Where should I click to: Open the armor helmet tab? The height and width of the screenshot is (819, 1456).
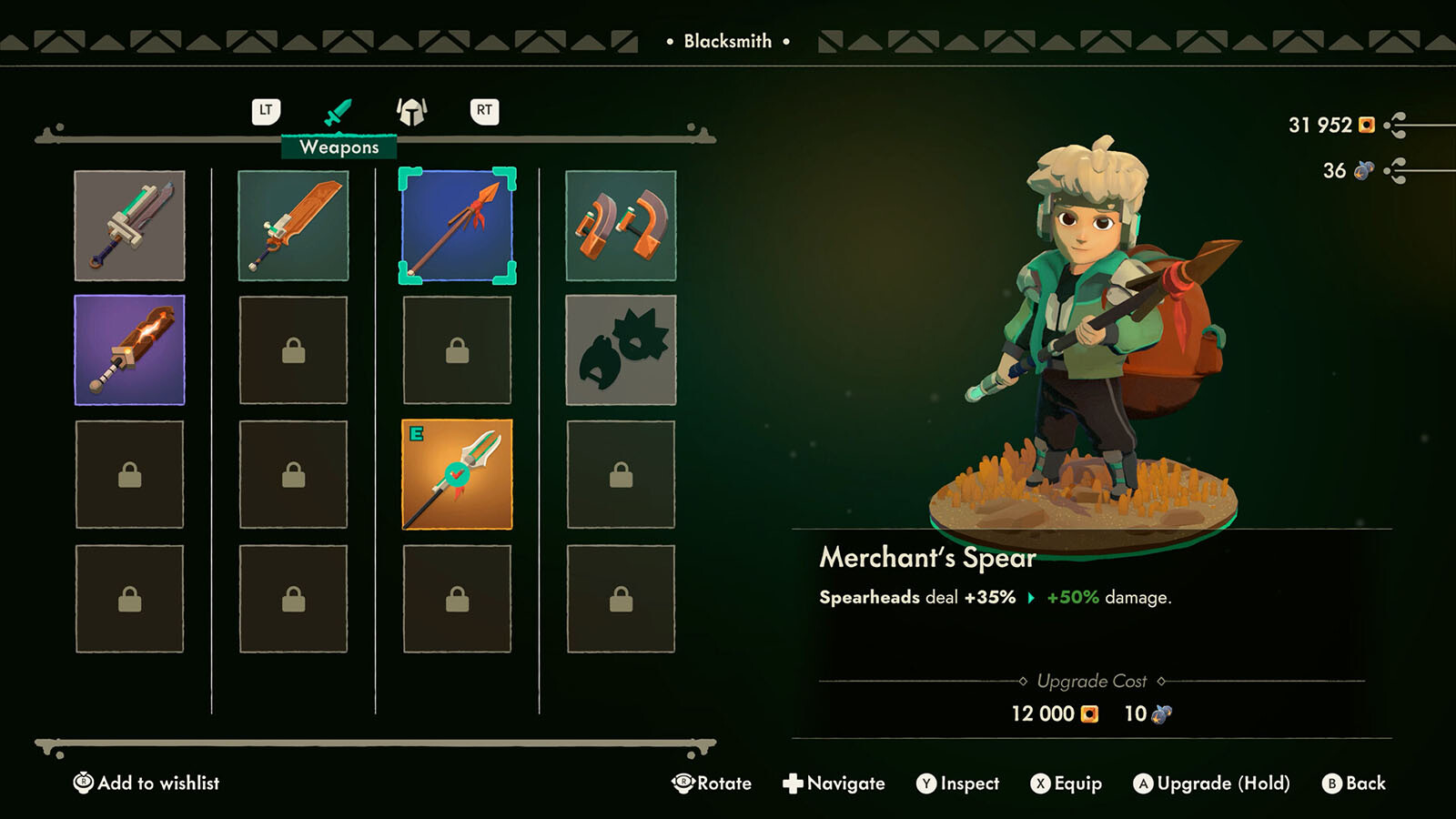(411, 112)
